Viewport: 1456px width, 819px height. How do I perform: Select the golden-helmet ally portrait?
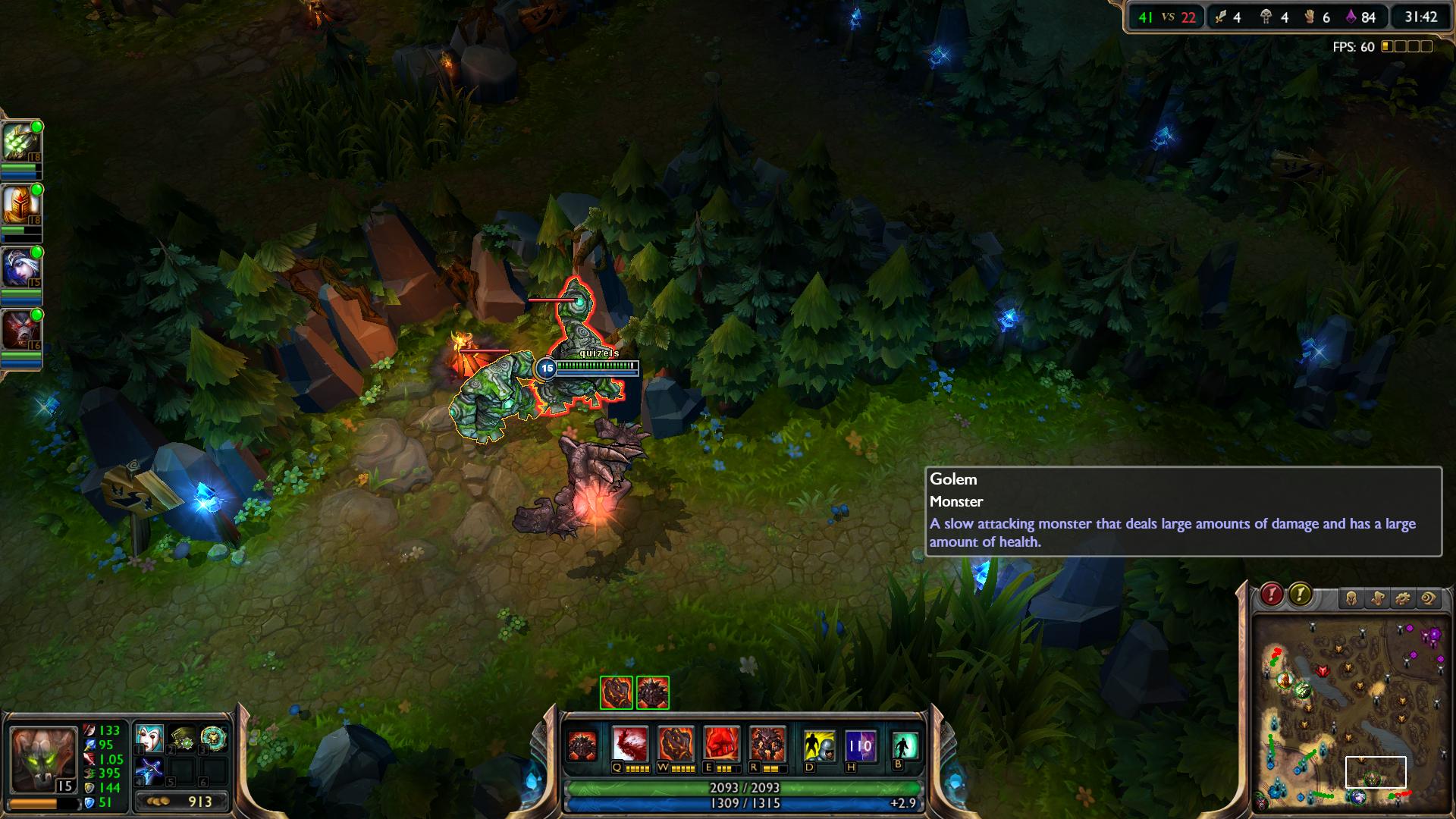click(21, 204)
